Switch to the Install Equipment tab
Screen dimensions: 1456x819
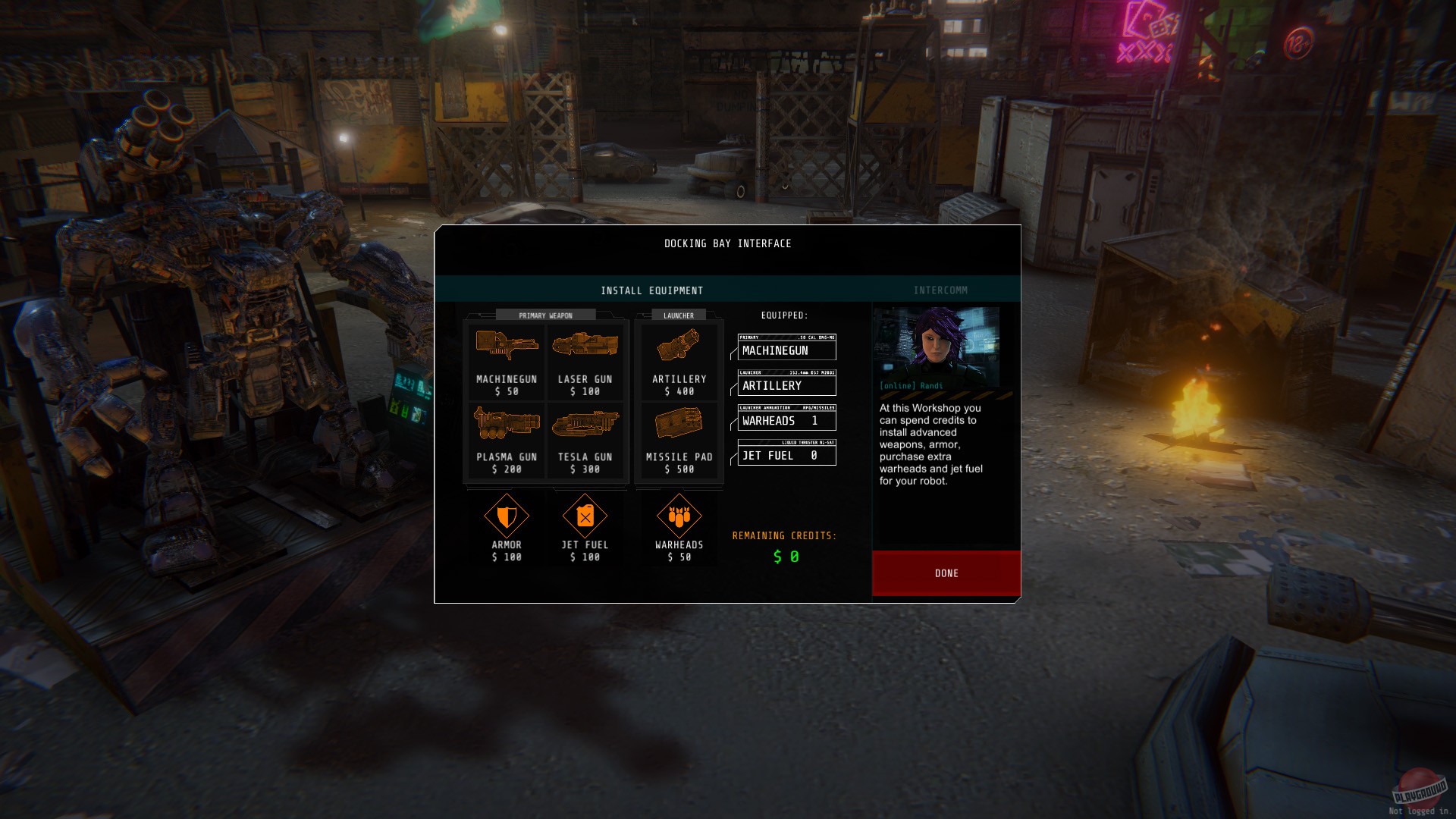(652, 290)
